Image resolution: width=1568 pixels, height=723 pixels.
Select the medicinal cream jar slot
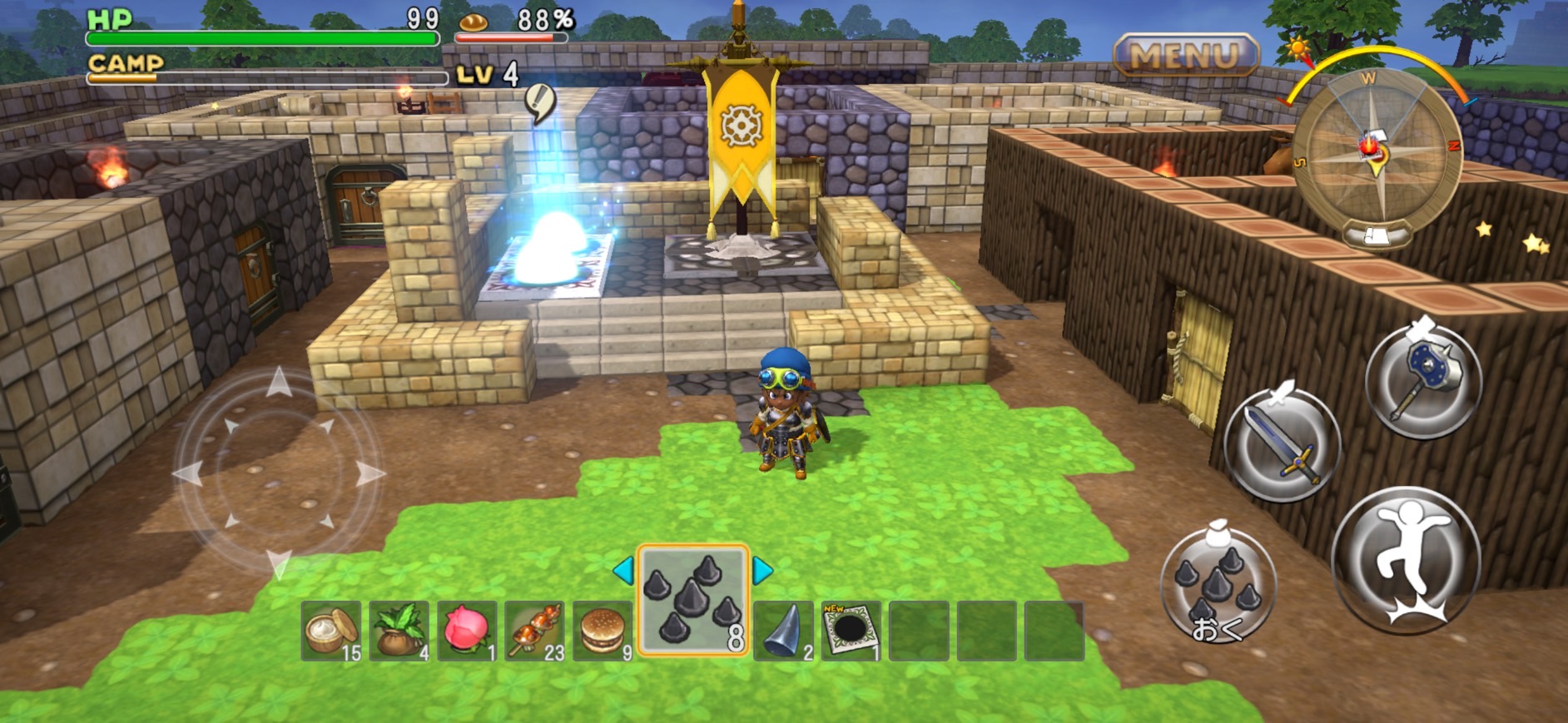[331, 631]
